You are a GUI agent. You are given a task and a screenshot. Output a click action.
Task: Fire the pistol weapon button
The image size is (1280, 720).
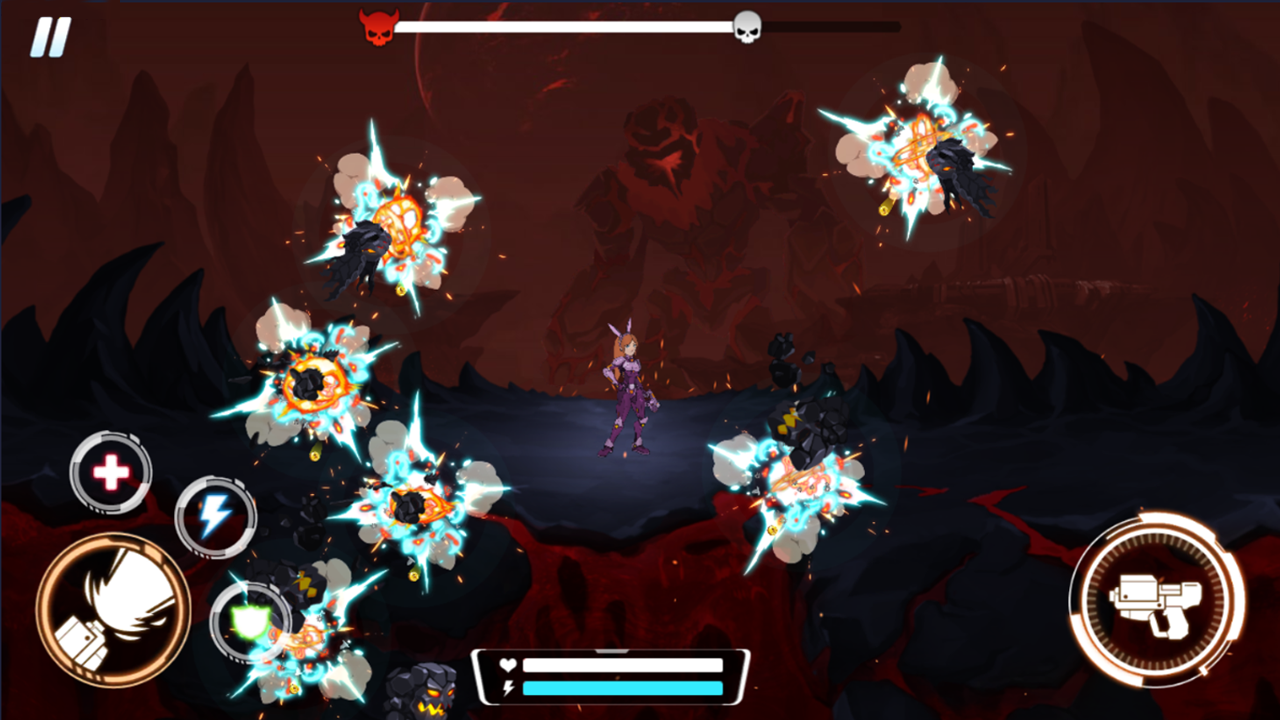click(1157, 602)
